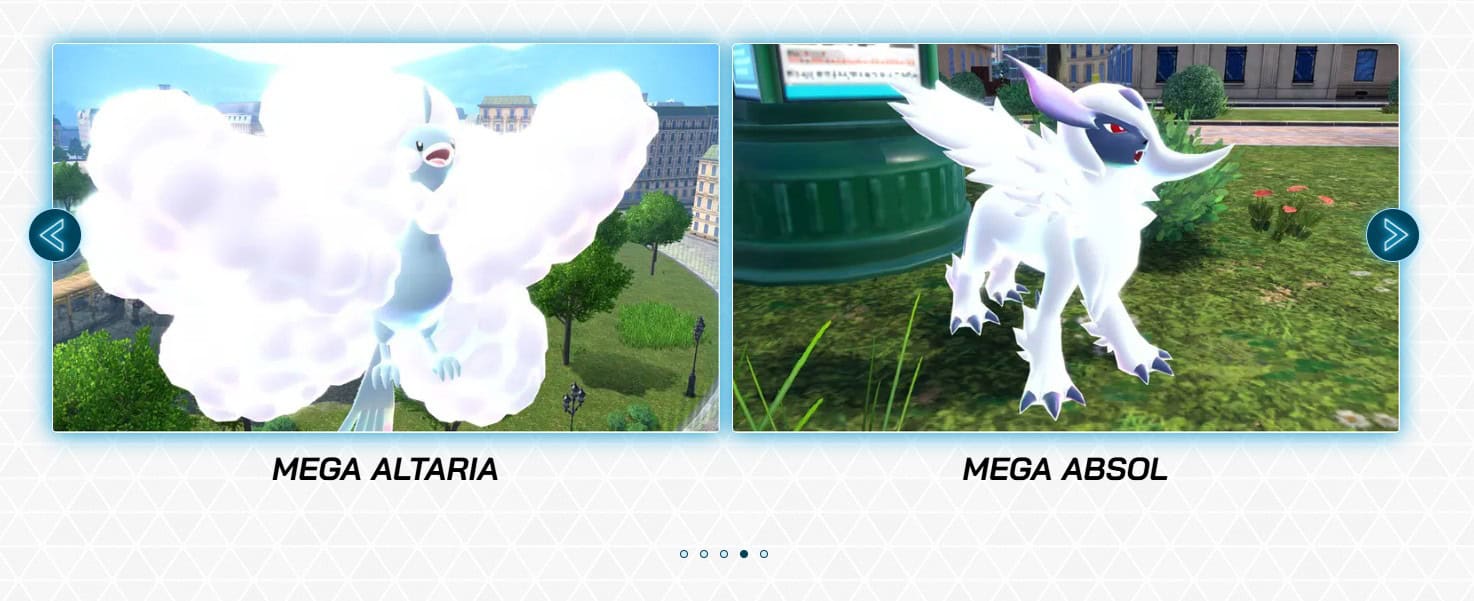Advance to the next carousel slide
Image resolution: width=1474 pixels, height=601 pixels.
click(x=1392, y=235)
